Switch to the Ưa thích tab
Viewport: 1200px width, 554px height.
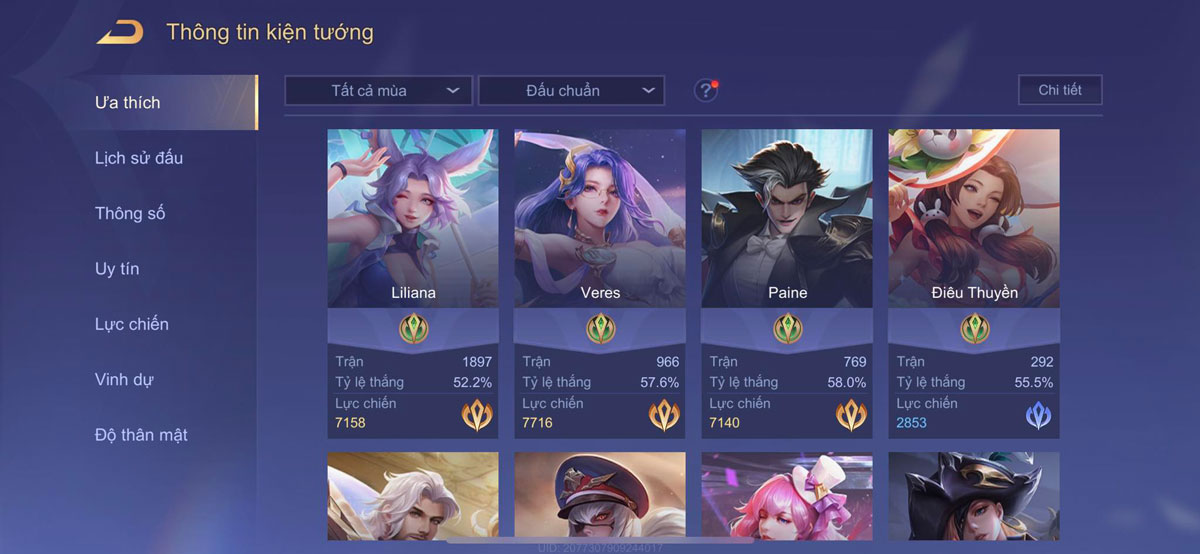(128, 102)
